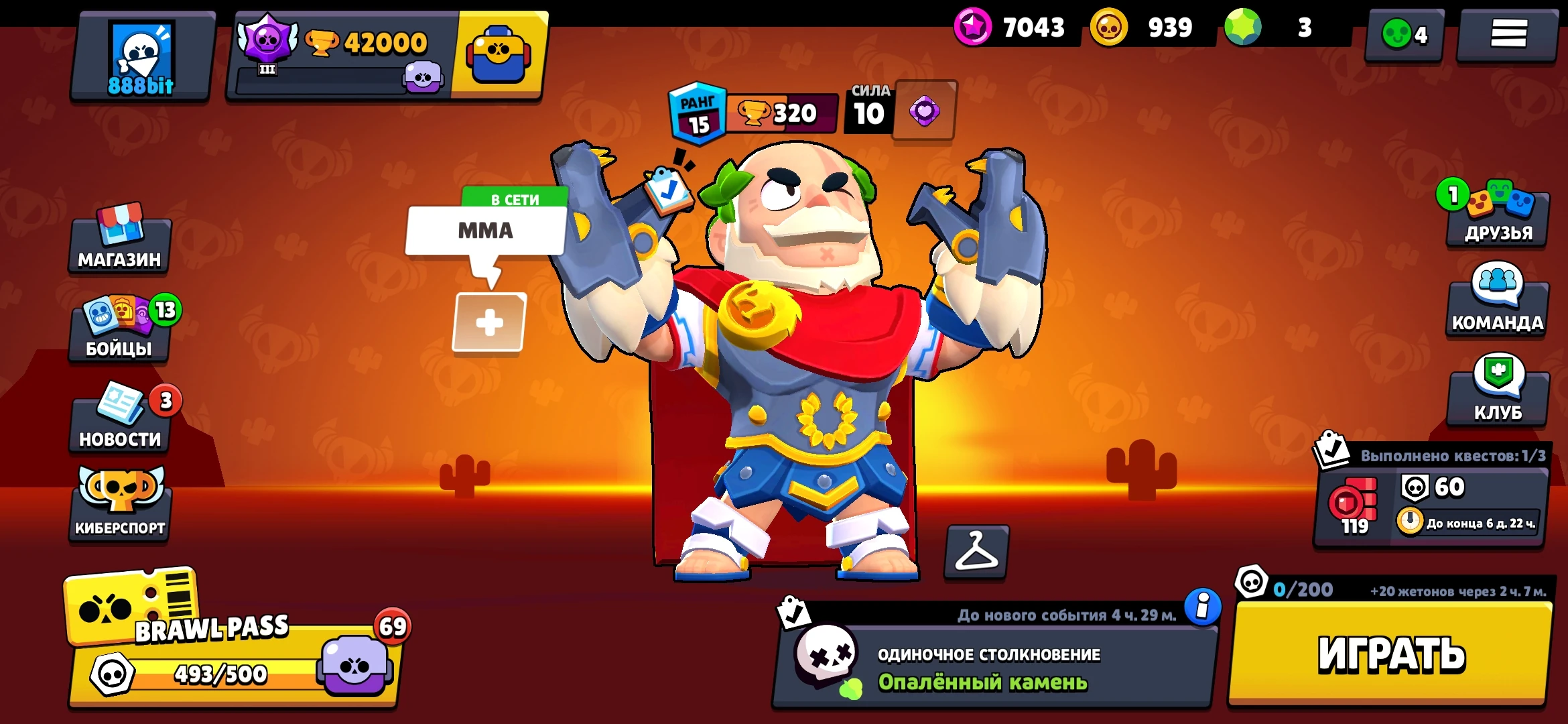Screen dimensions: 1568x724
Task: Open the НОВОСТИ news section
Action: (119, 426)
